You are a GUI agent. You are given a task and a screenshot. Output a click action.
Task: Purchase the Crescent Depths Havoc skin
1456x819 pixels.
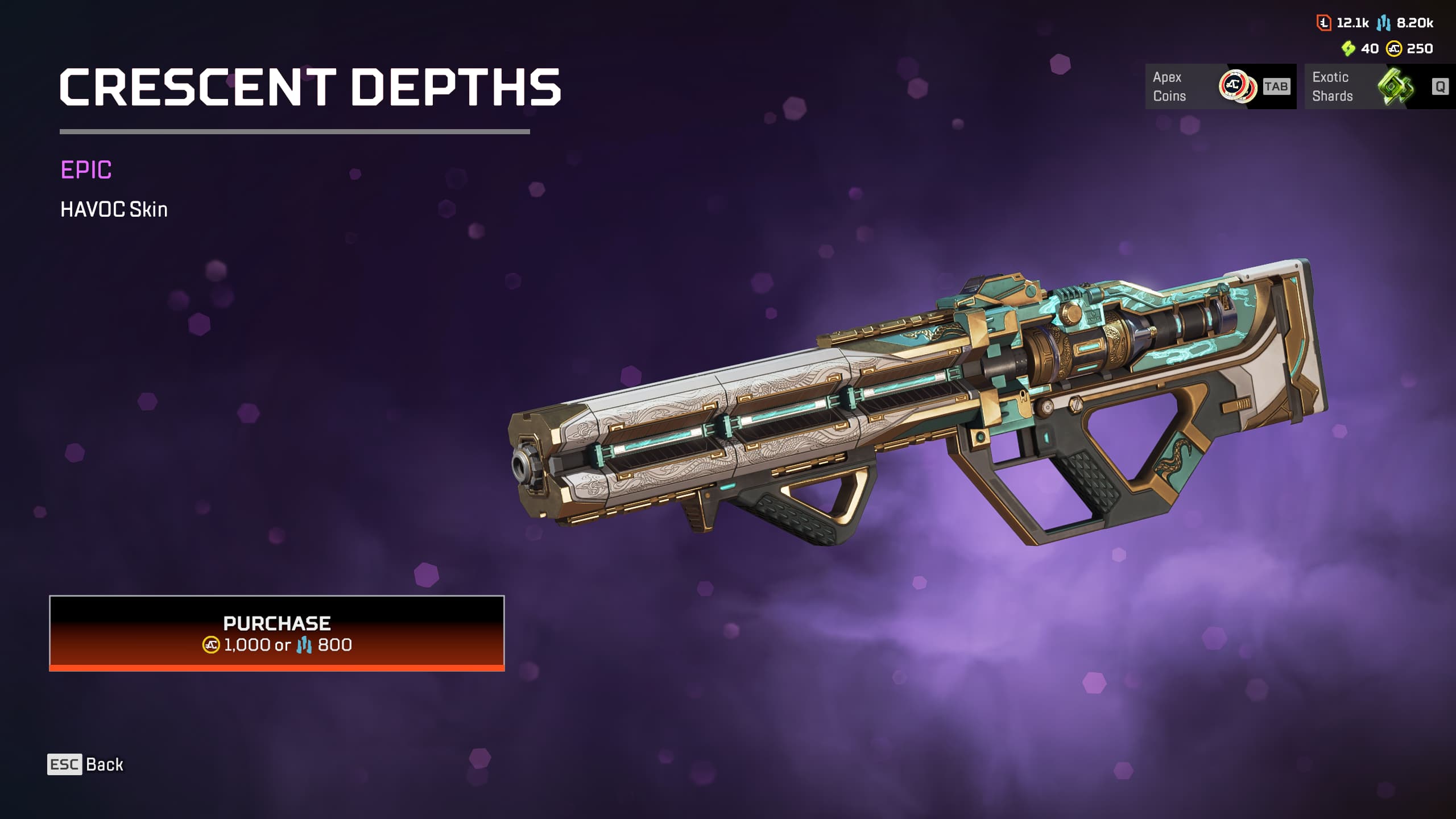(277, 633)
